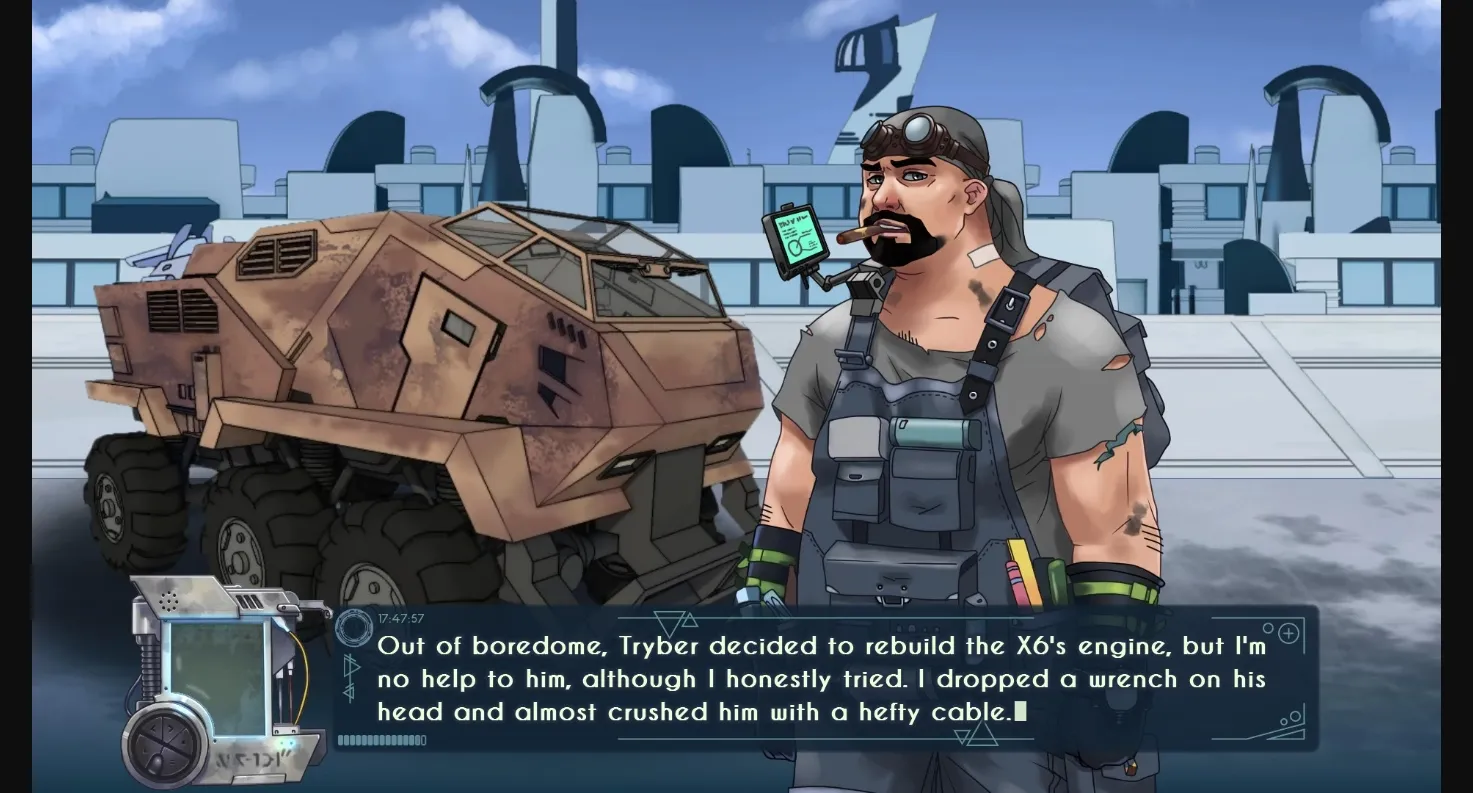Open the plus-circle icon on the dialogue box

tap(1289, 633)
